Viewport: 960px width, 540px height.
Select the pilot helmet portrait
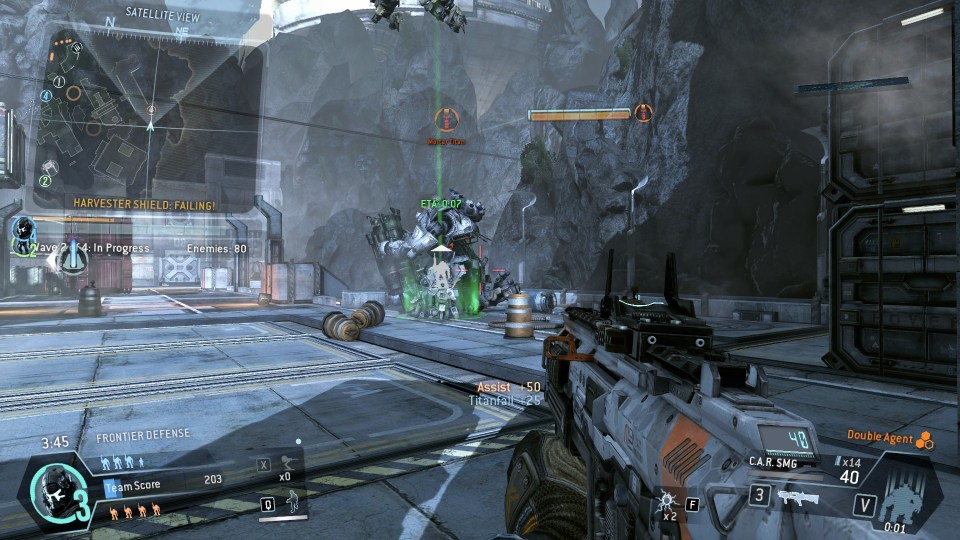48,491
